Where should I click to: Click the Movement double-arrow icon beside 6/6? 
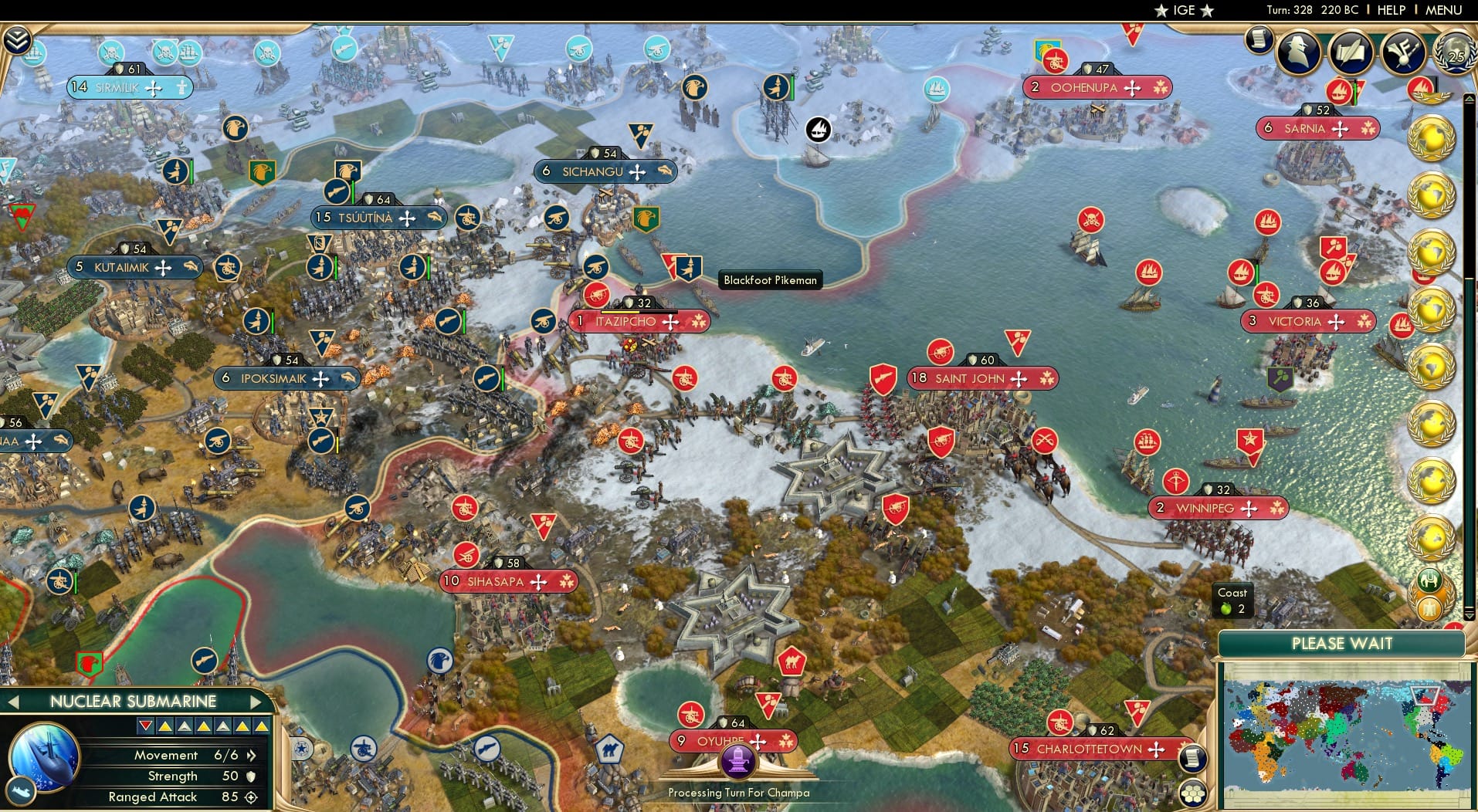click(251, 756)
